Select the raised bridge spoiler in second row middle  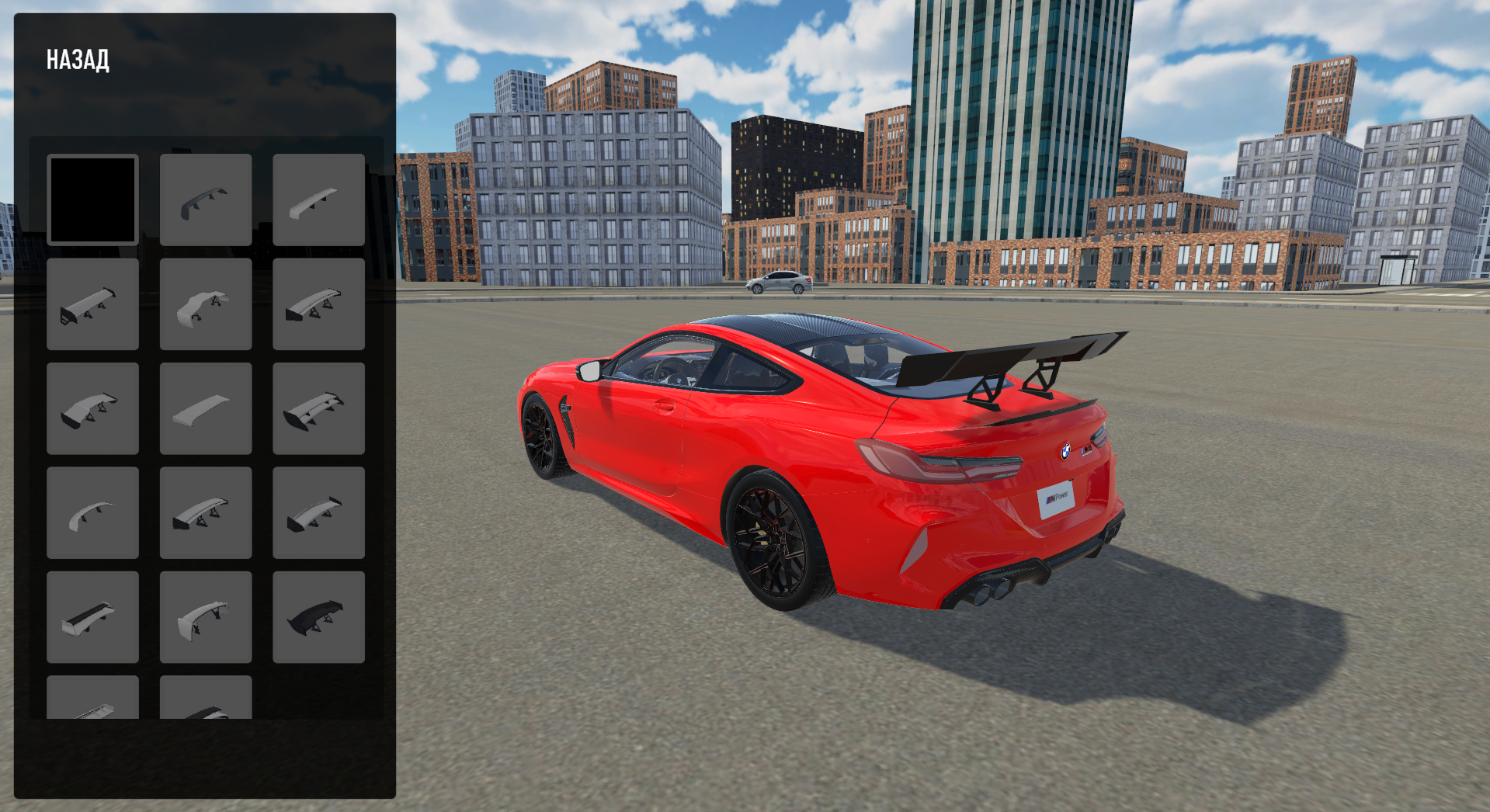point(206,303)
